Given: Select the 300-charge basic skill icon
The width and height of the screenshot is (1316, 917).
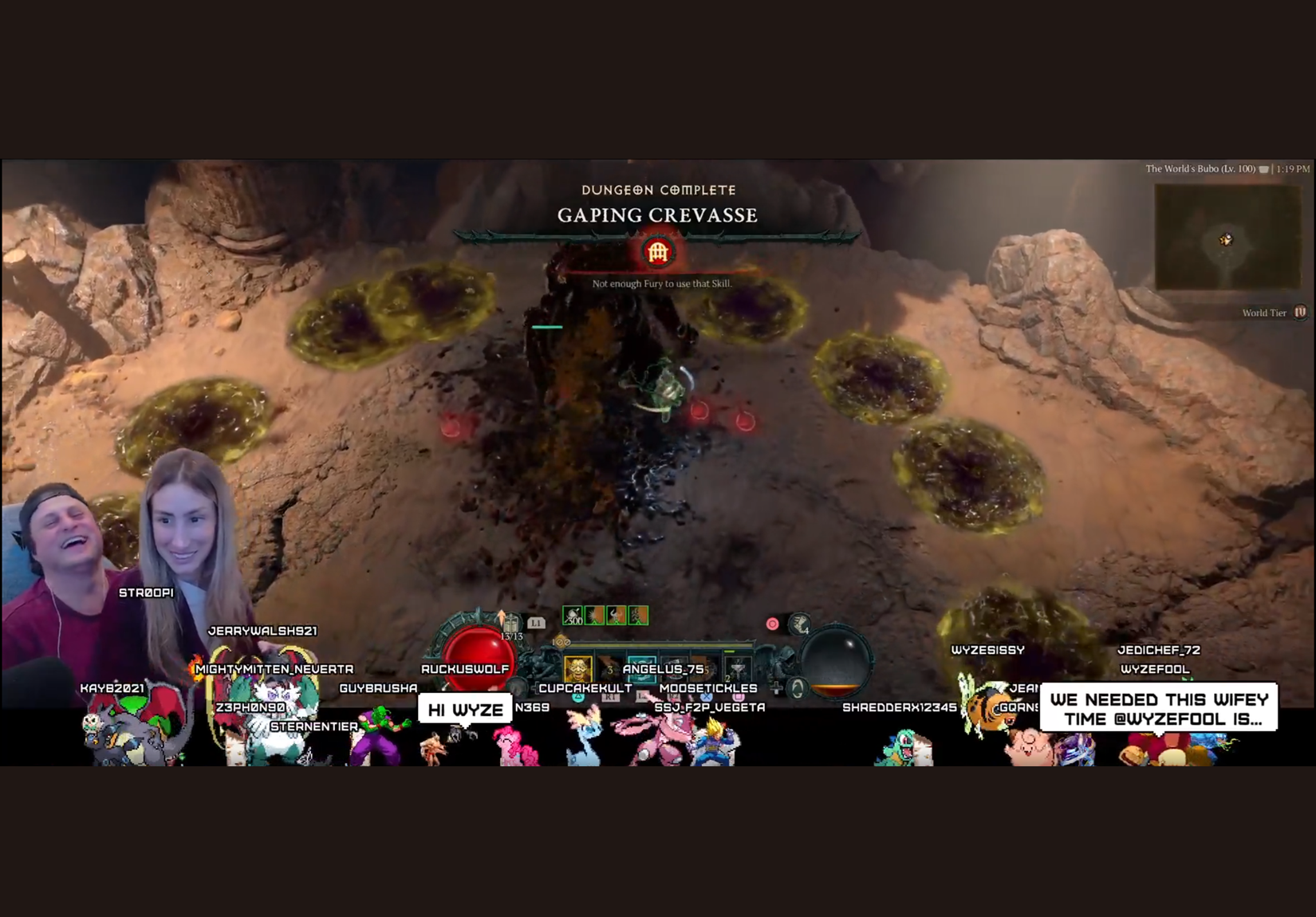Looking at the screenshot, I should (572, 616).
